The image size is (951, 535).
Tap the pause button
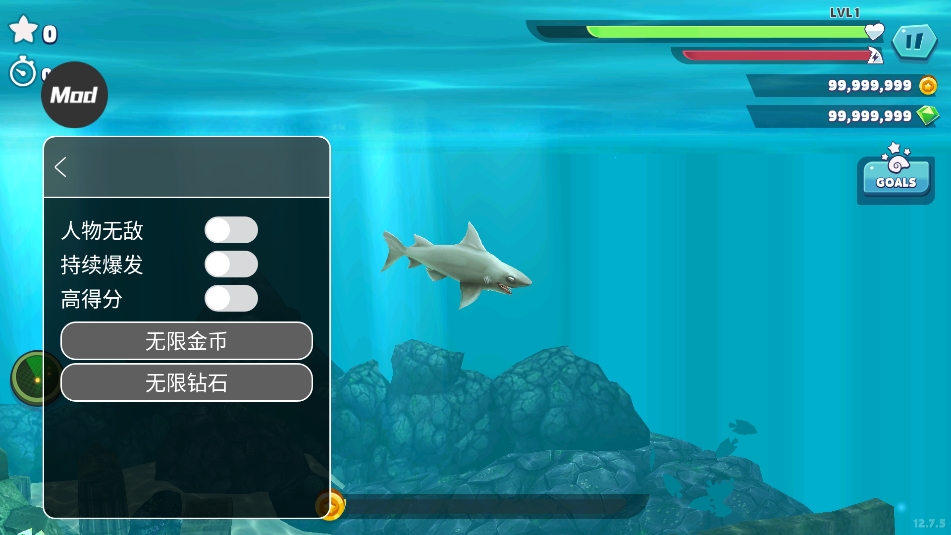coord(913,42)
